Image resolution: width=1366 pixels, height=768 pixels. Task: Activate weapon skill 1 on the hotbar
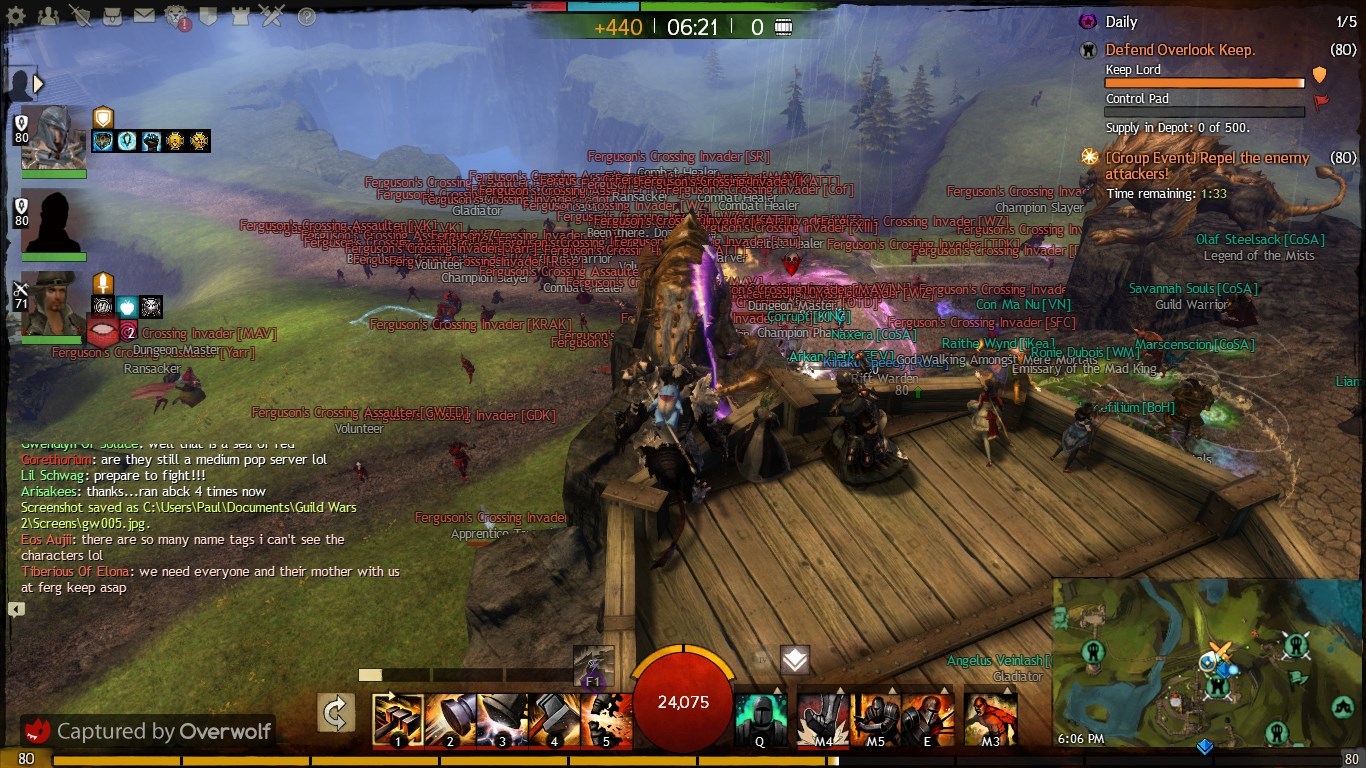coord(398,720)
